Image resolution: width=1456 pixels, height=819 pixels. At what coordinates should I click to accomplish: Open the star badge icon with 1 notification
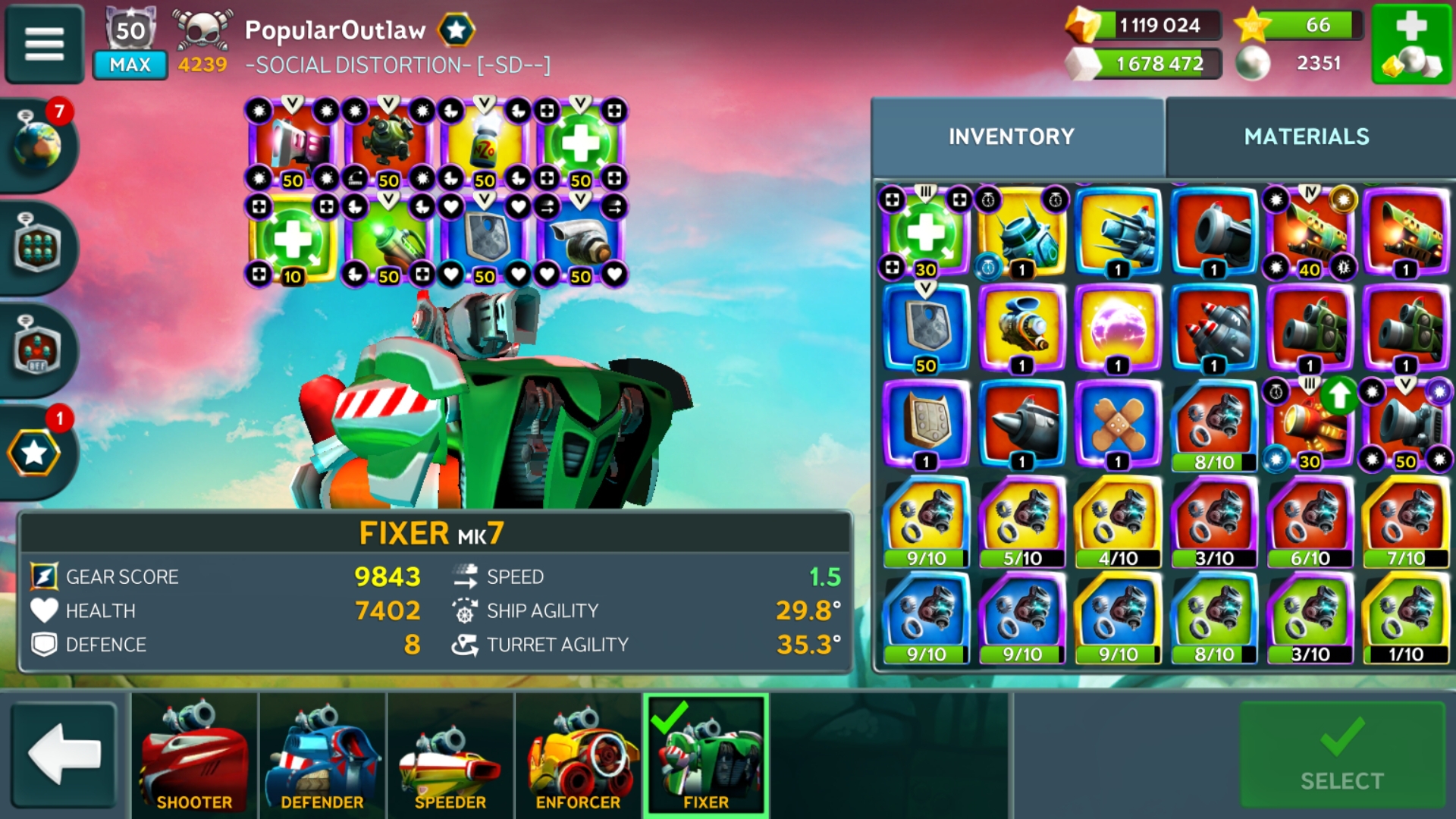pyautogui.click(x=34, y=453)
